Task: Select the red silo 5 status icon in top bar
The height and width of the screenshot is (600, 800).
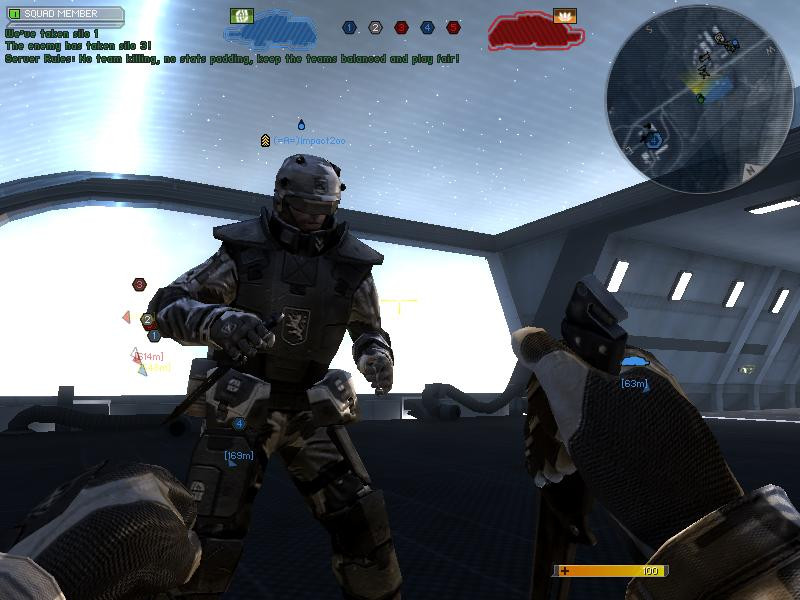Action: coord(453,28)
